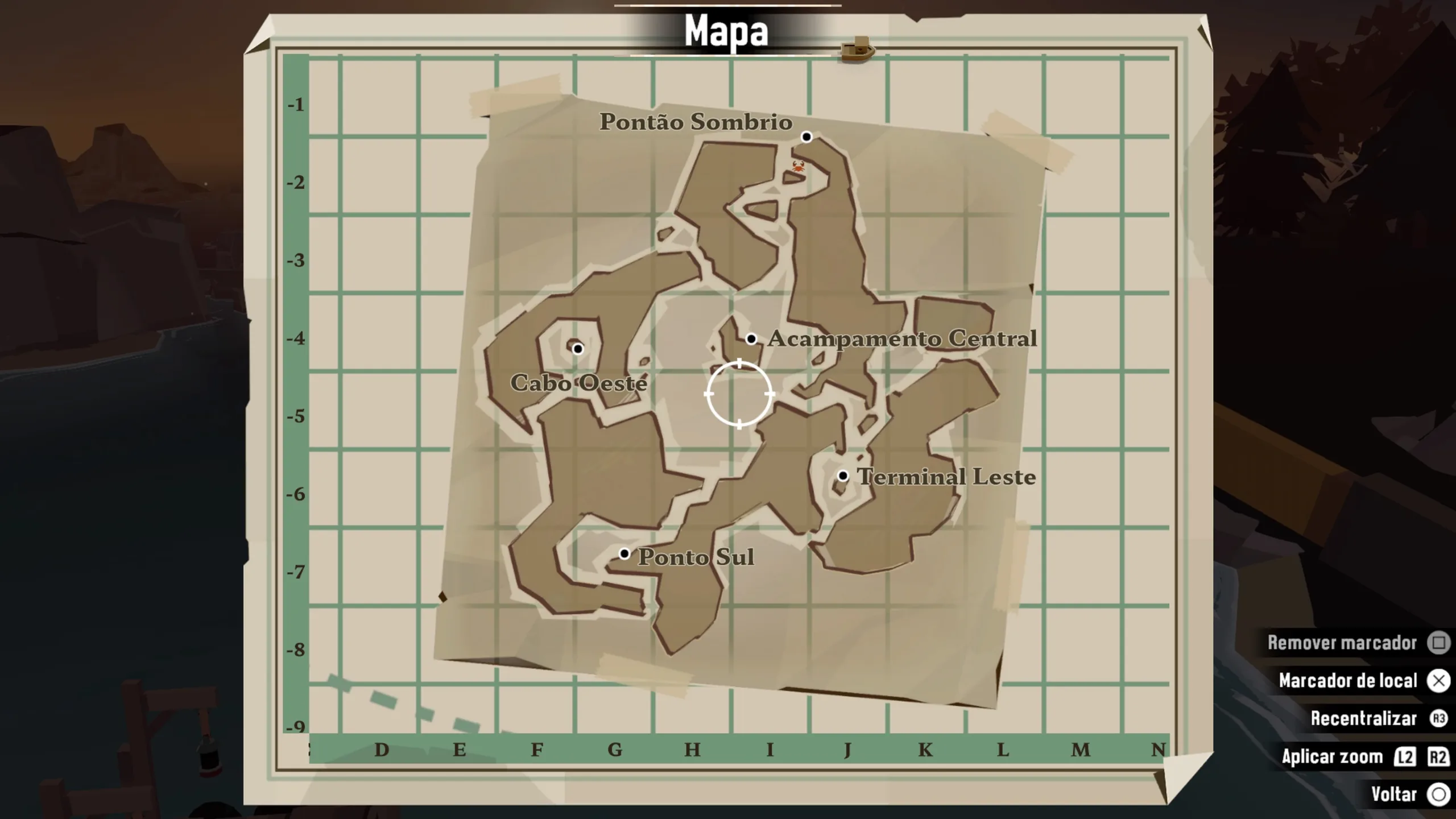This screenshot has width=1456, height=819.
Task: Select the boat icon on the map
Action: tap(858, 49)
